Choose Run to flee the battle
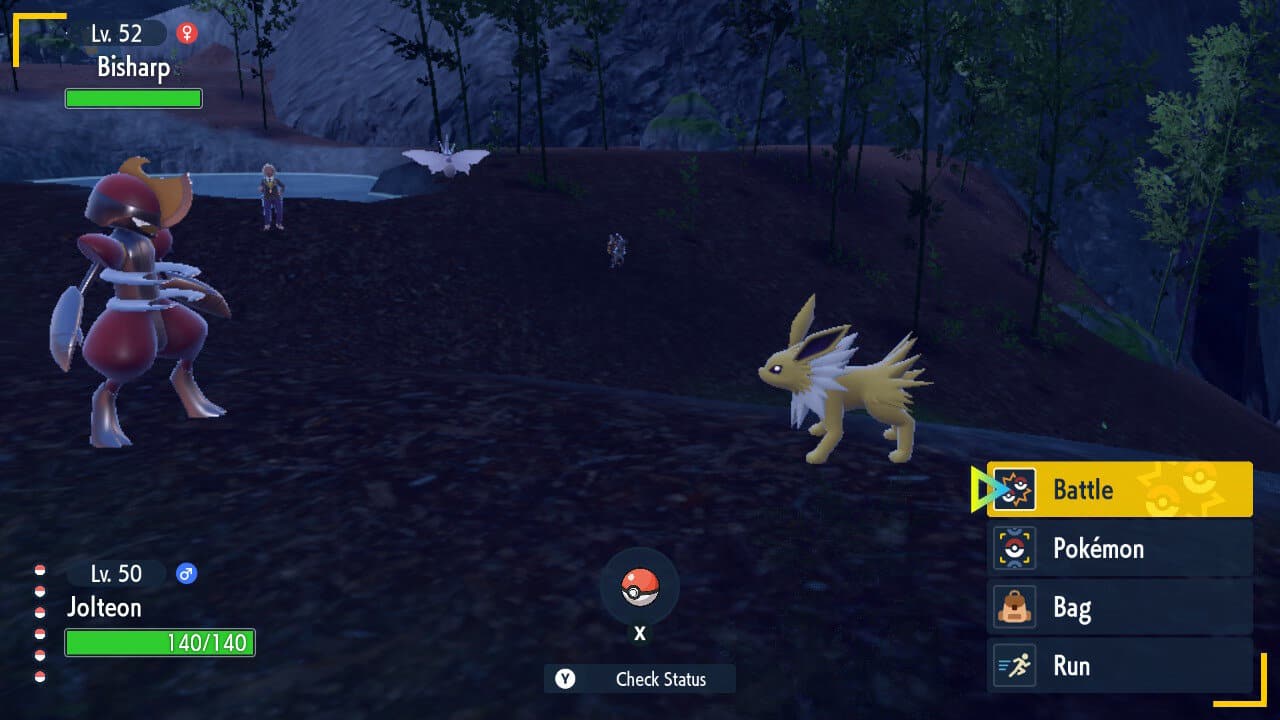Screen dimensions: 1280x720 point(1119,666)
